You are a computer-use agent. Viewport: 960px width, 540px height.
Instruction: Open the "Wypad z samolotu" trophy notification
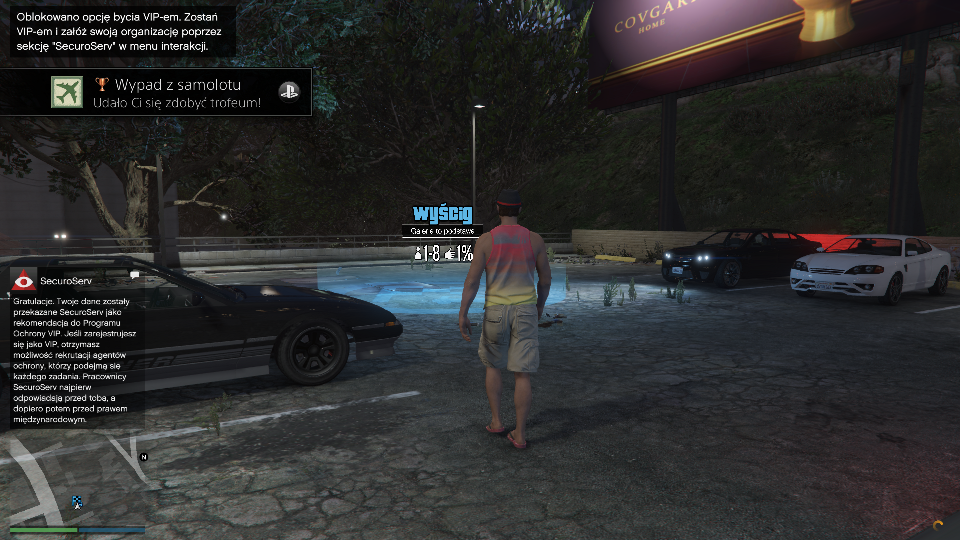(x=177, y=92)
